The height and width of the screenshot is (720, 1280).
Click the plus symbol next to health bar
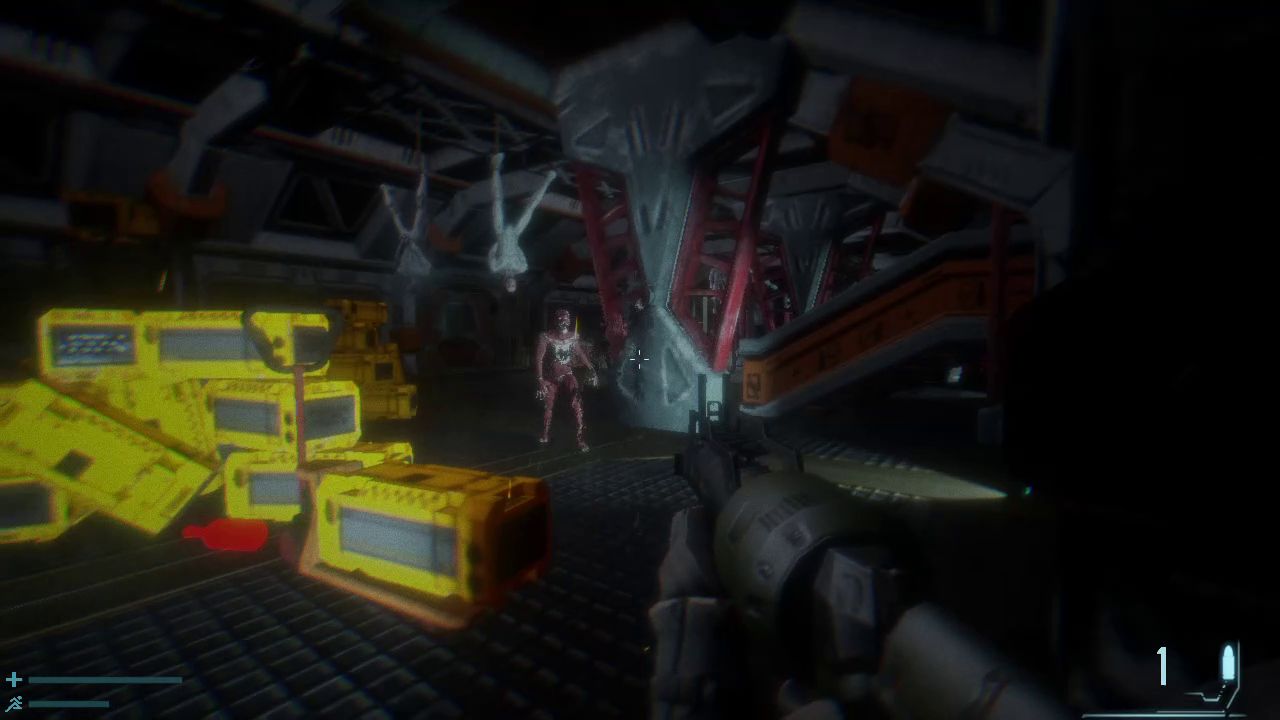(13, 678)
